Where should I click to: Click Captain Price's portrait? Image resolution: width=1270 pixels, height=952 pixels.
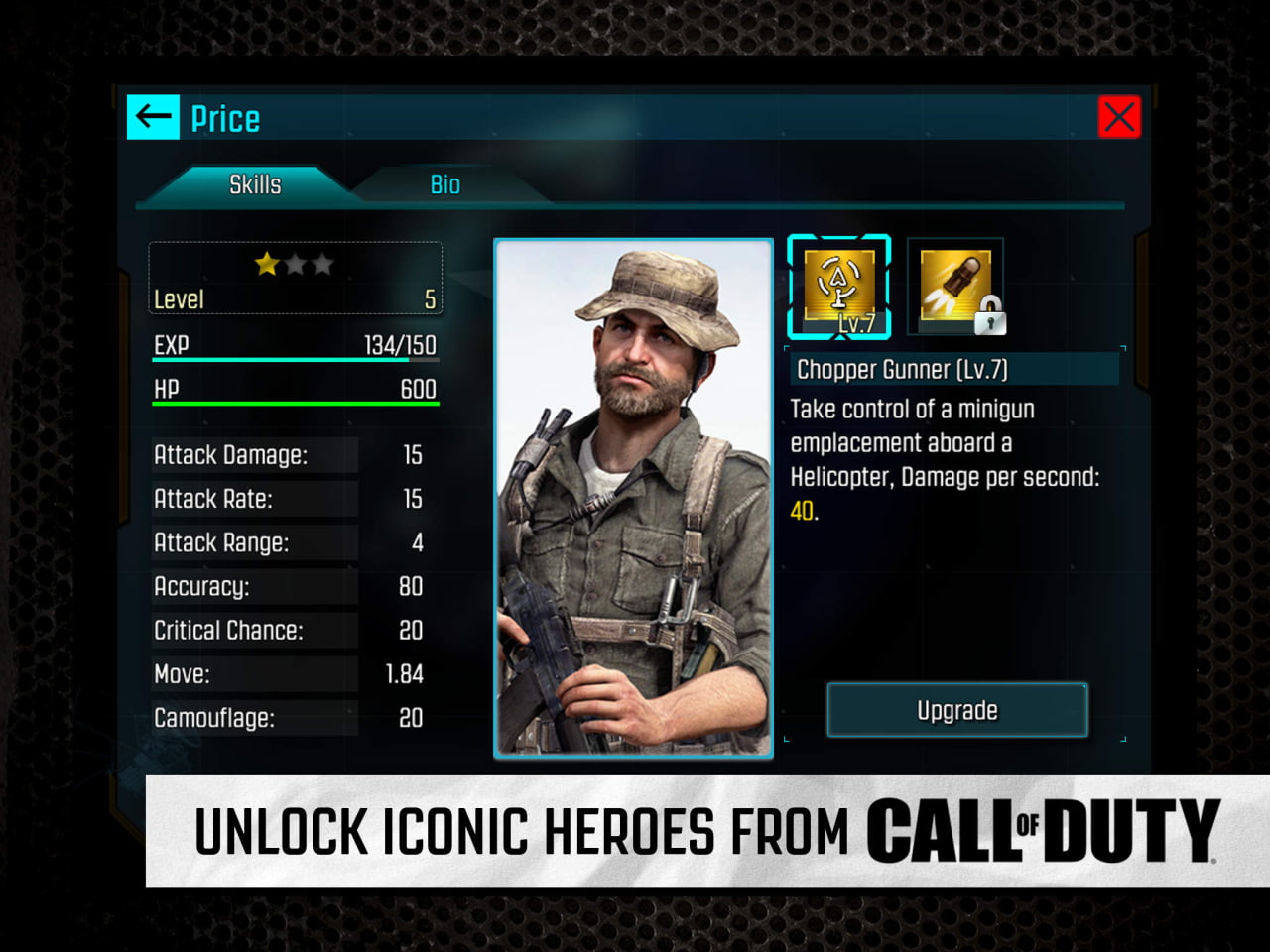coord(634,496)
